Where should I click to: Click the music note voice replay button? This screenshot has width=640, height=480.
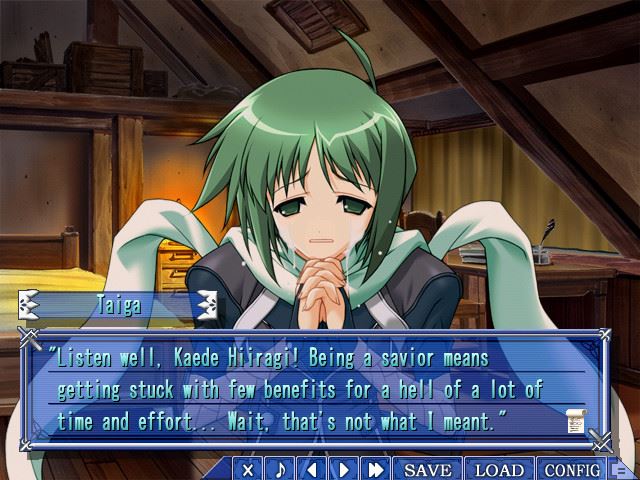click(x=281, y=469)
